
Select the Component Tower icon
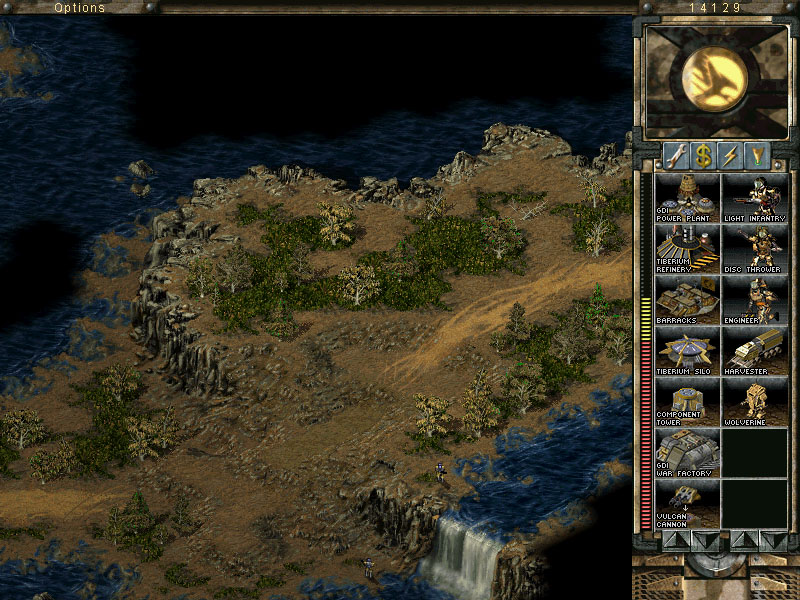687,402
